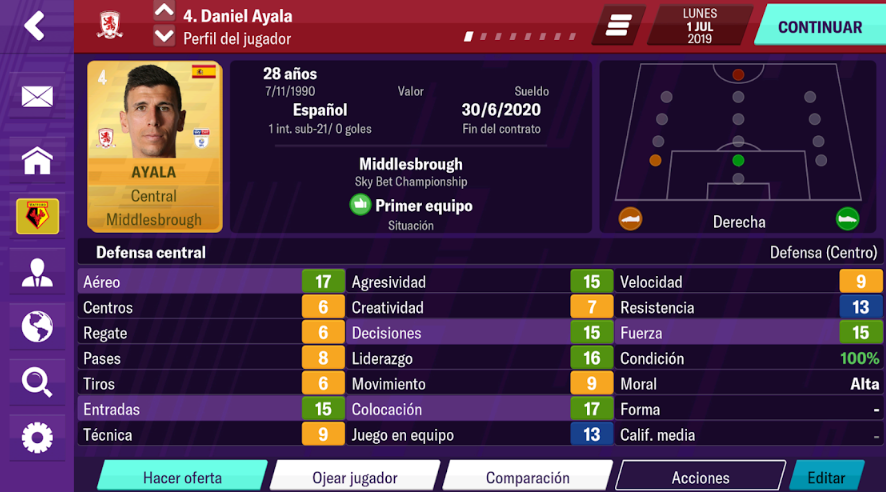Viewport: 886px width, 492px height.
Task: Choose Editar to edit the player
Action: (826, 477)
